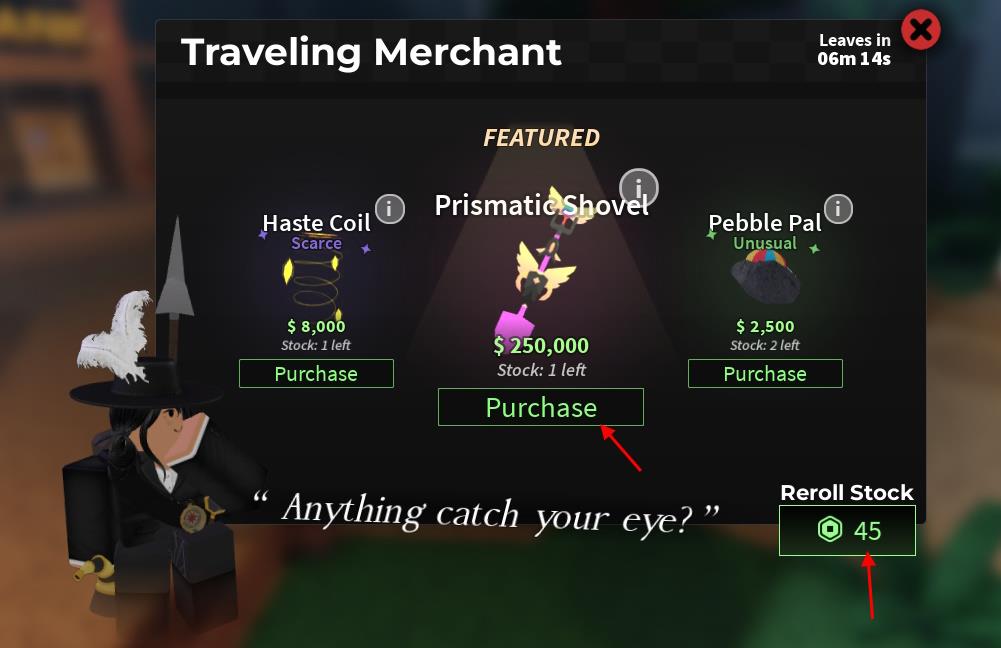Purchase the Pebble Pal

coord(765,374)
